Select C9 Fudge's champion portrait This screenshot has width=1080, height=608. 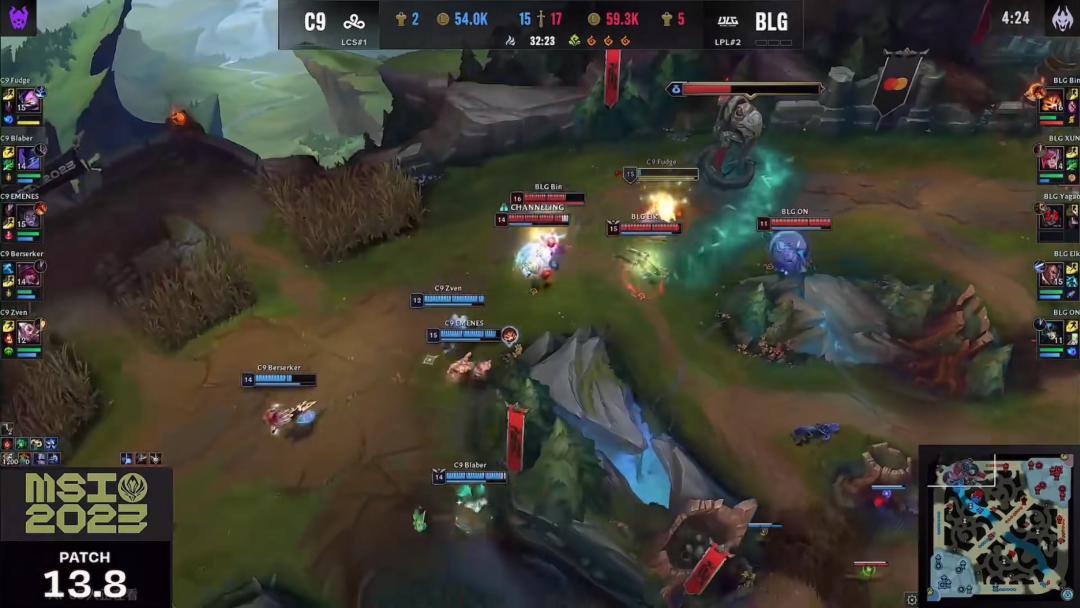(28, 101)
